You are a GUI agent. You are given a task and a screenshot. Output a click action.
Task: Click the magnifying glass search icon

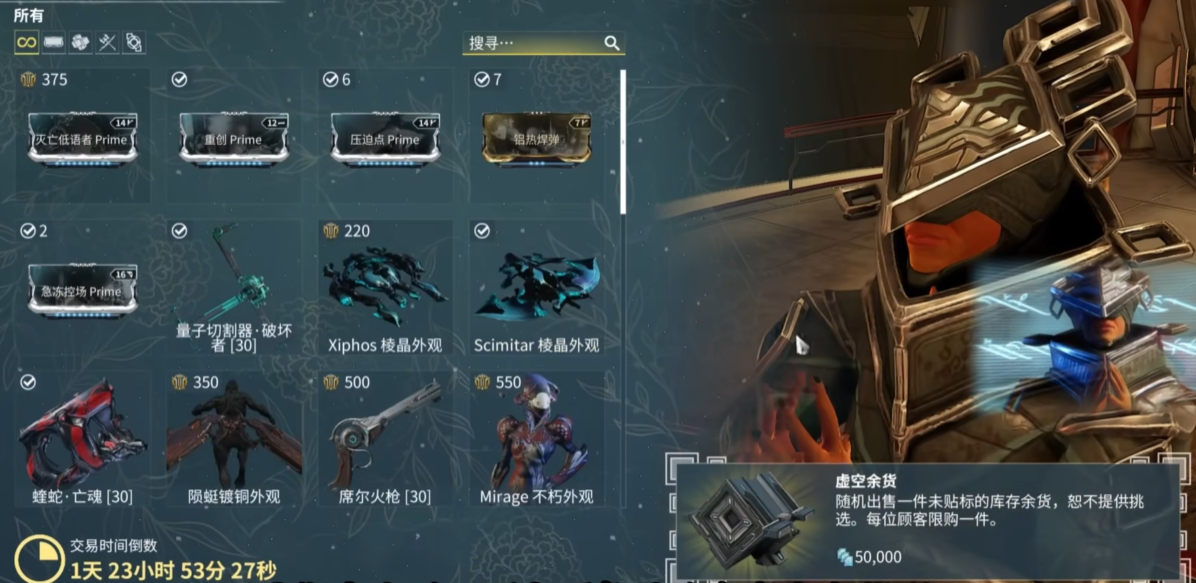tap(612, 43)
